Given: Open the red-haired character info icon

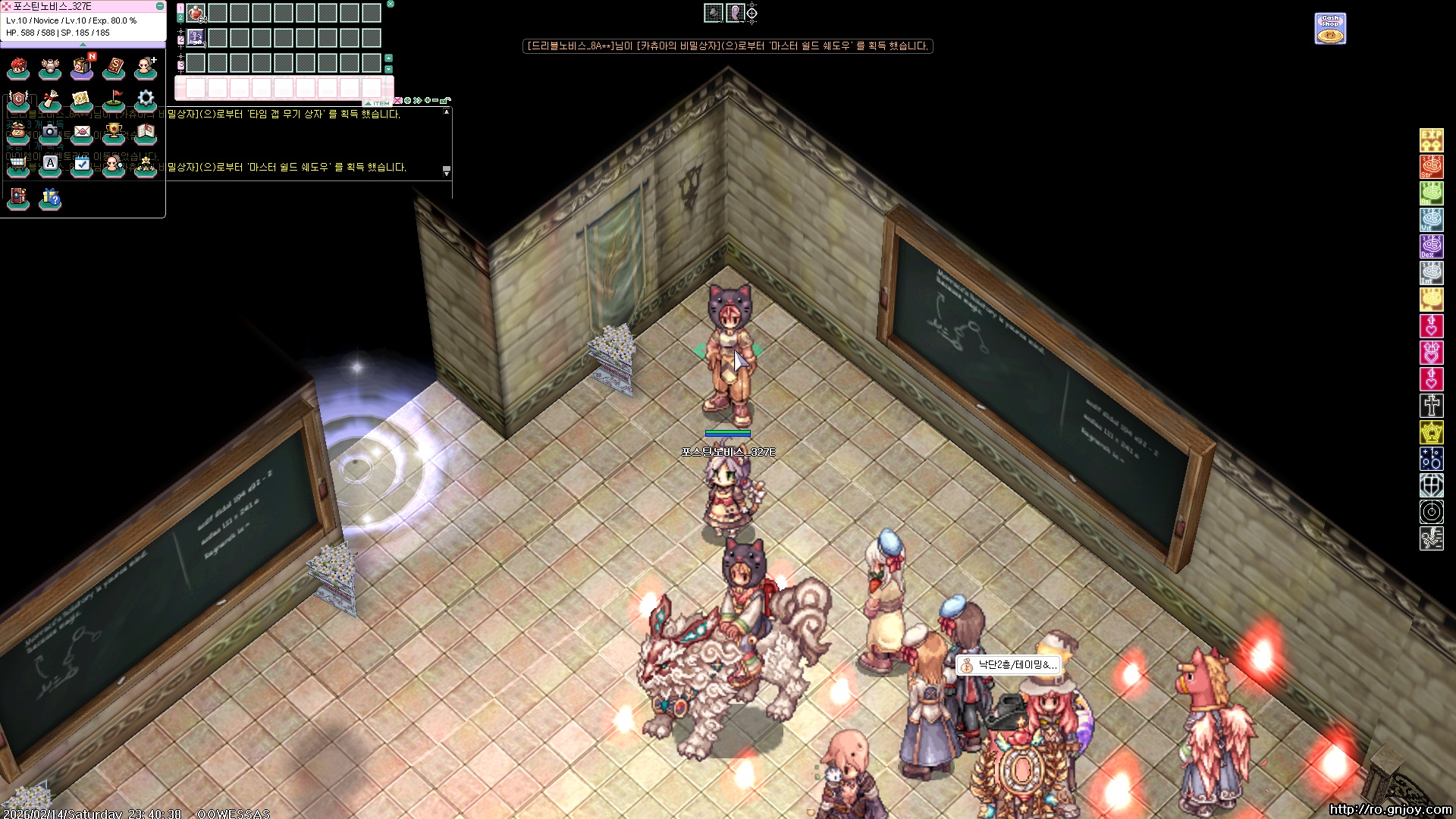Looking at the screenshot, I should 18,68.
